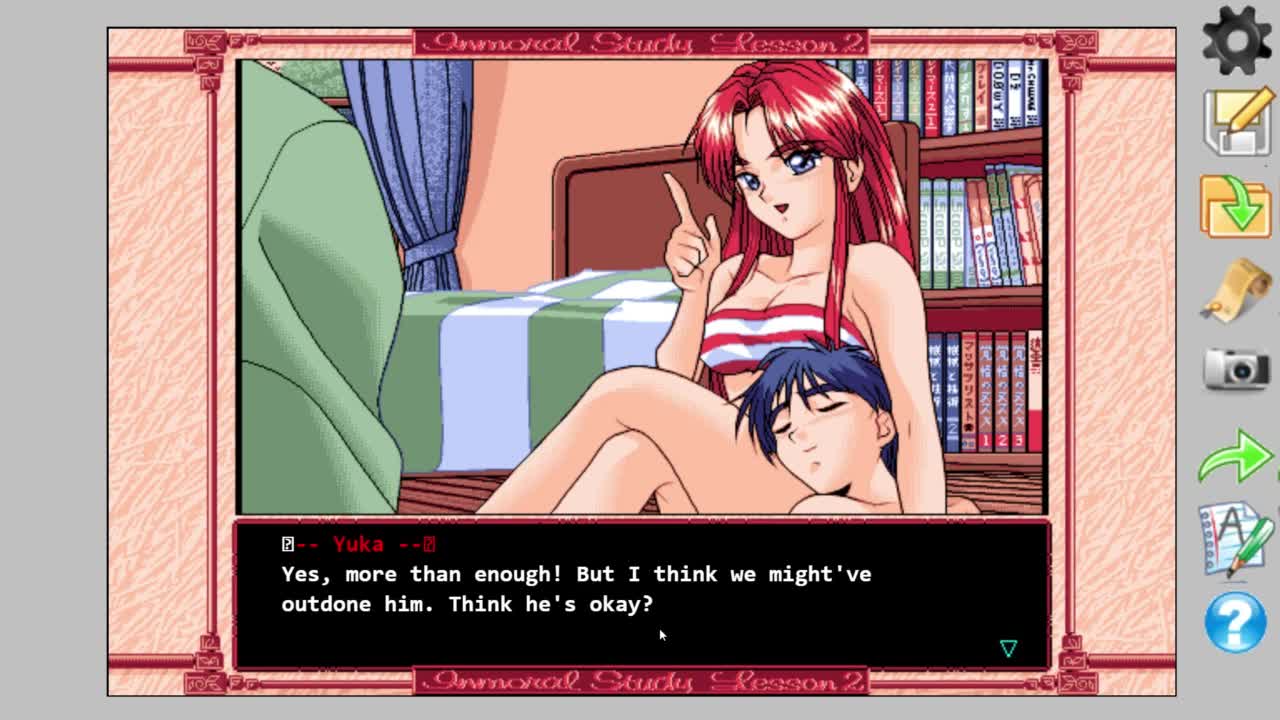This screenshot has height=720, width=1280.
Task: Take a screenshot with the camera icon
Action: 1236,370
